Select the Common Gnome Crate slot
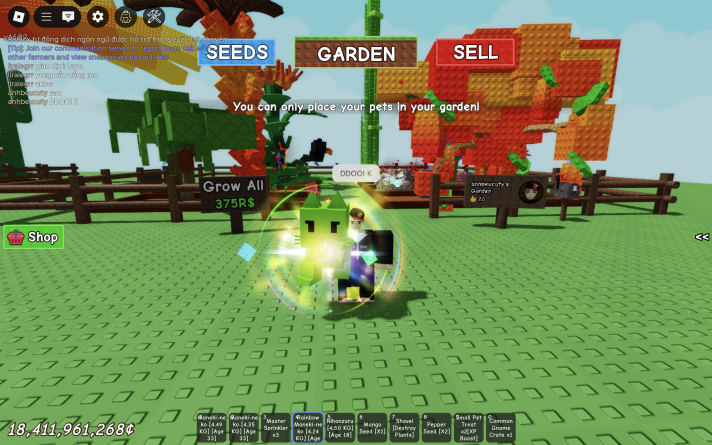Screen dimensions: 712x445 tap(500, 427)
